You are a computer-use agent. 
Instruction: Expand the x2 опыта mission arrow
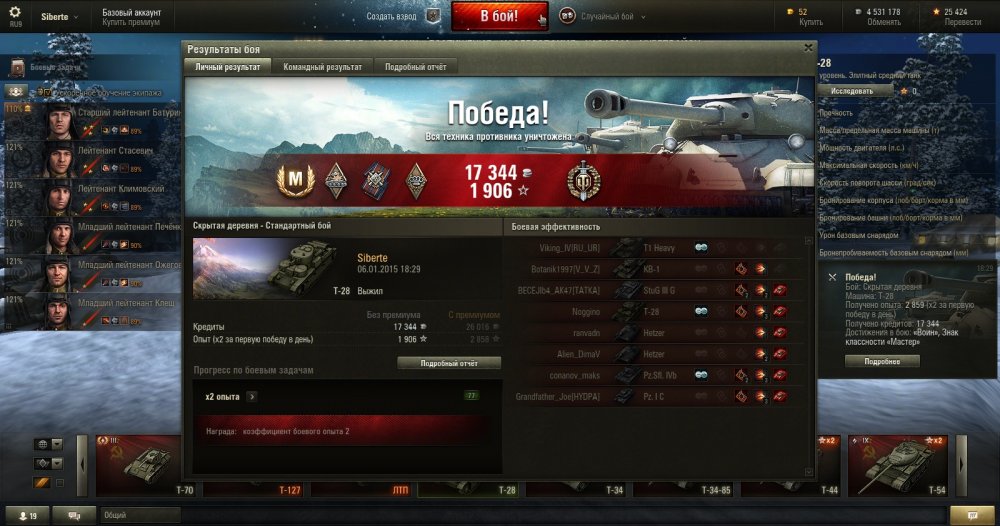tap(251, 396)
